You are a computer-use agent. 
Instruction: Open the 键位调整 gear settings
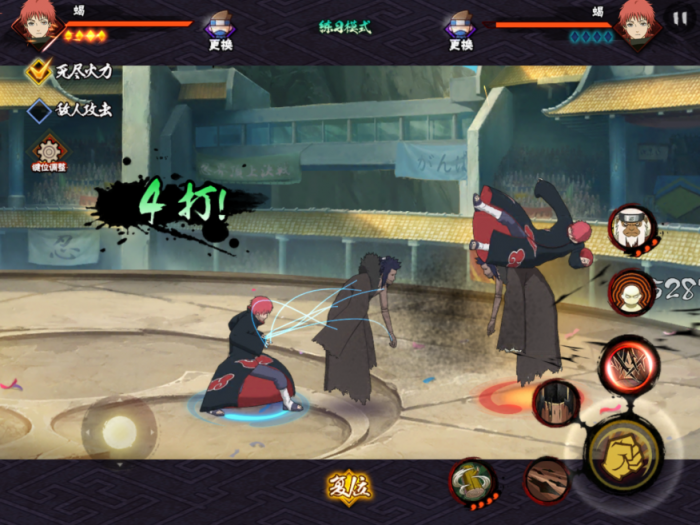coord(49,153)
